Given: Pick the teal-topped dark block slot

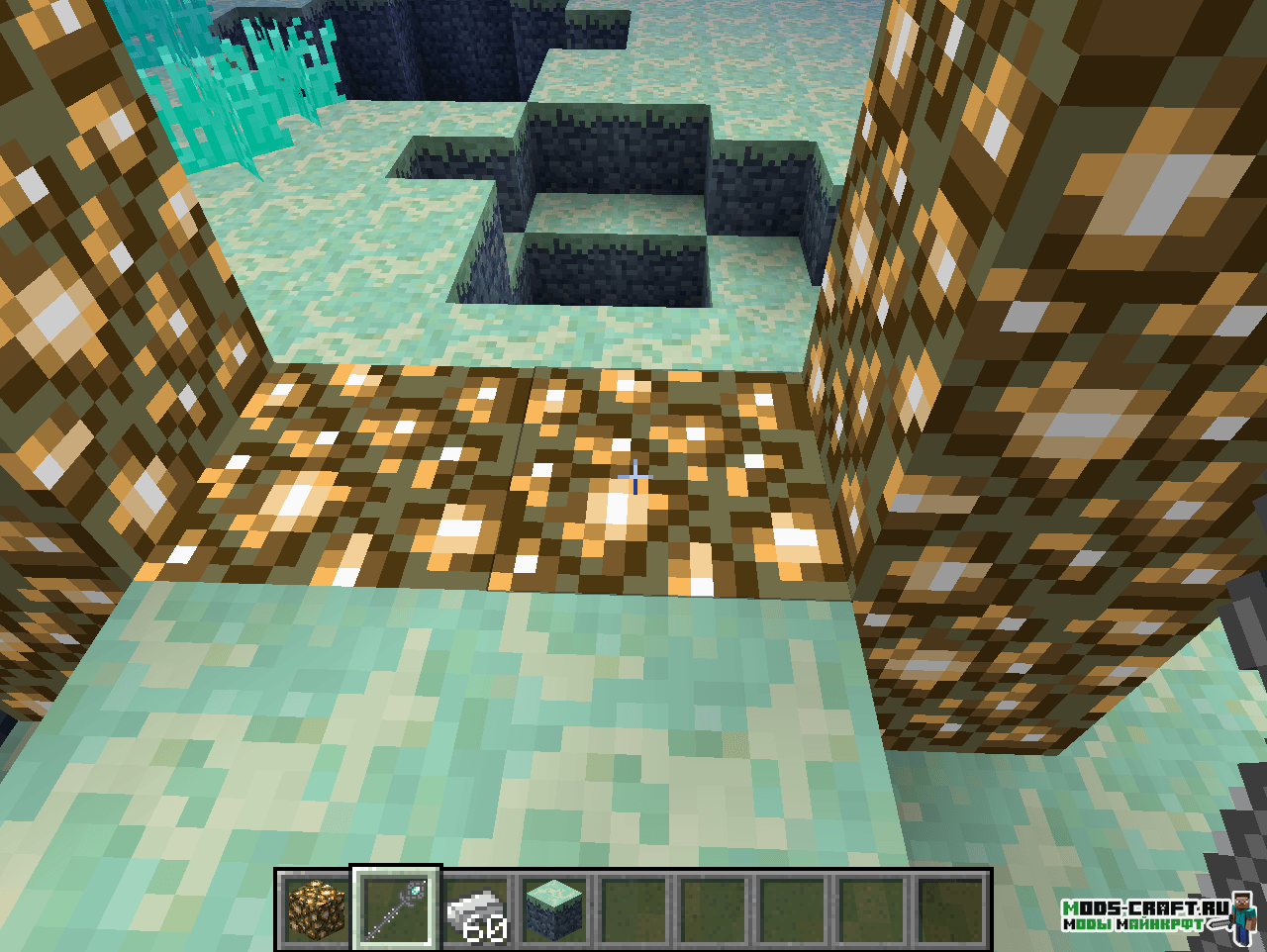Looking at the screenshot, I should click(554, 908).
